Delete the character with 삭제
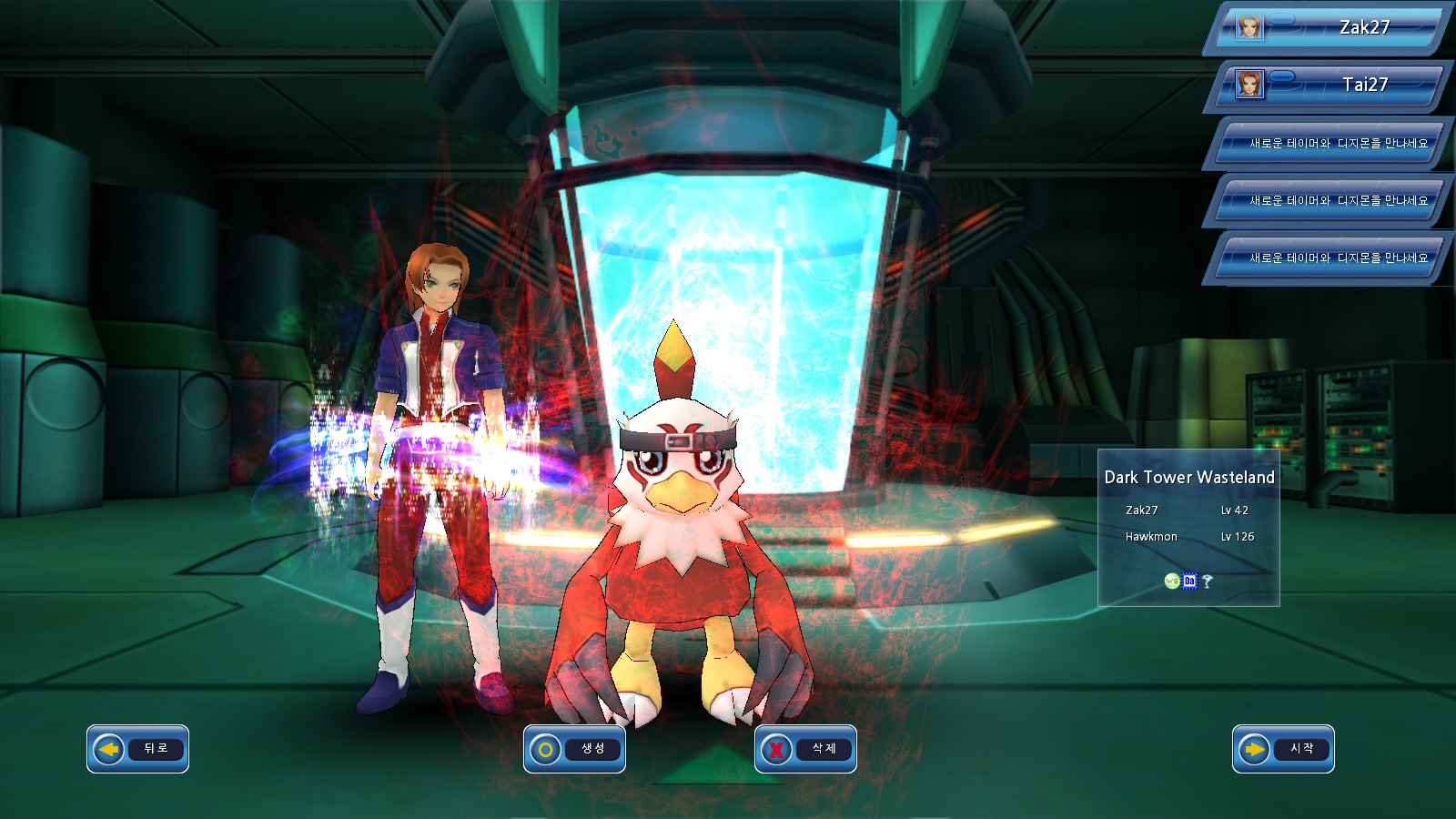Screen dimensions: 1456x819 point(805,749)
